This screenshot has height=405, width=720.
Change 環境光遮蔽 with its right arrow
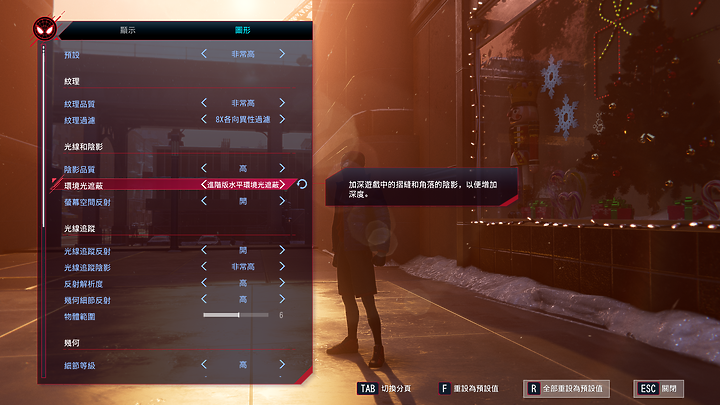point(284,185)
